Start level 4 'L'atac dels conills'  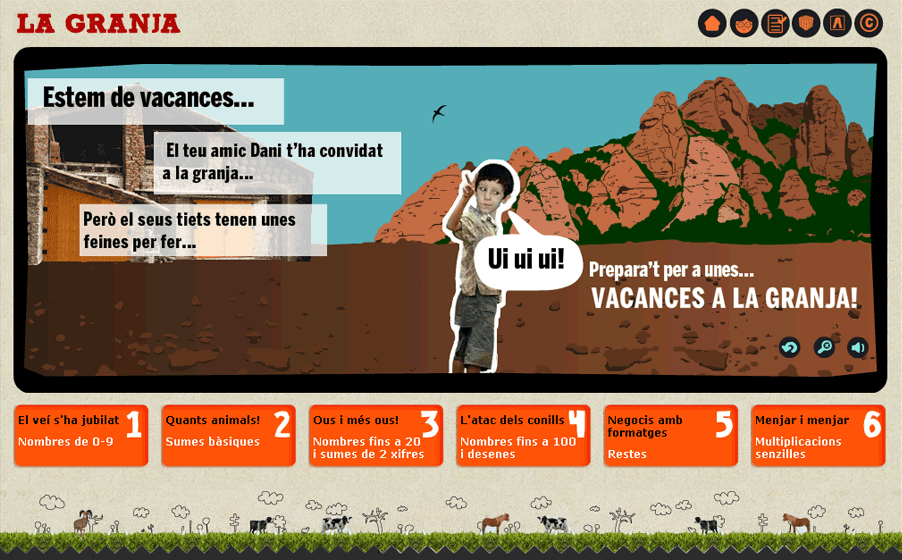523,435
